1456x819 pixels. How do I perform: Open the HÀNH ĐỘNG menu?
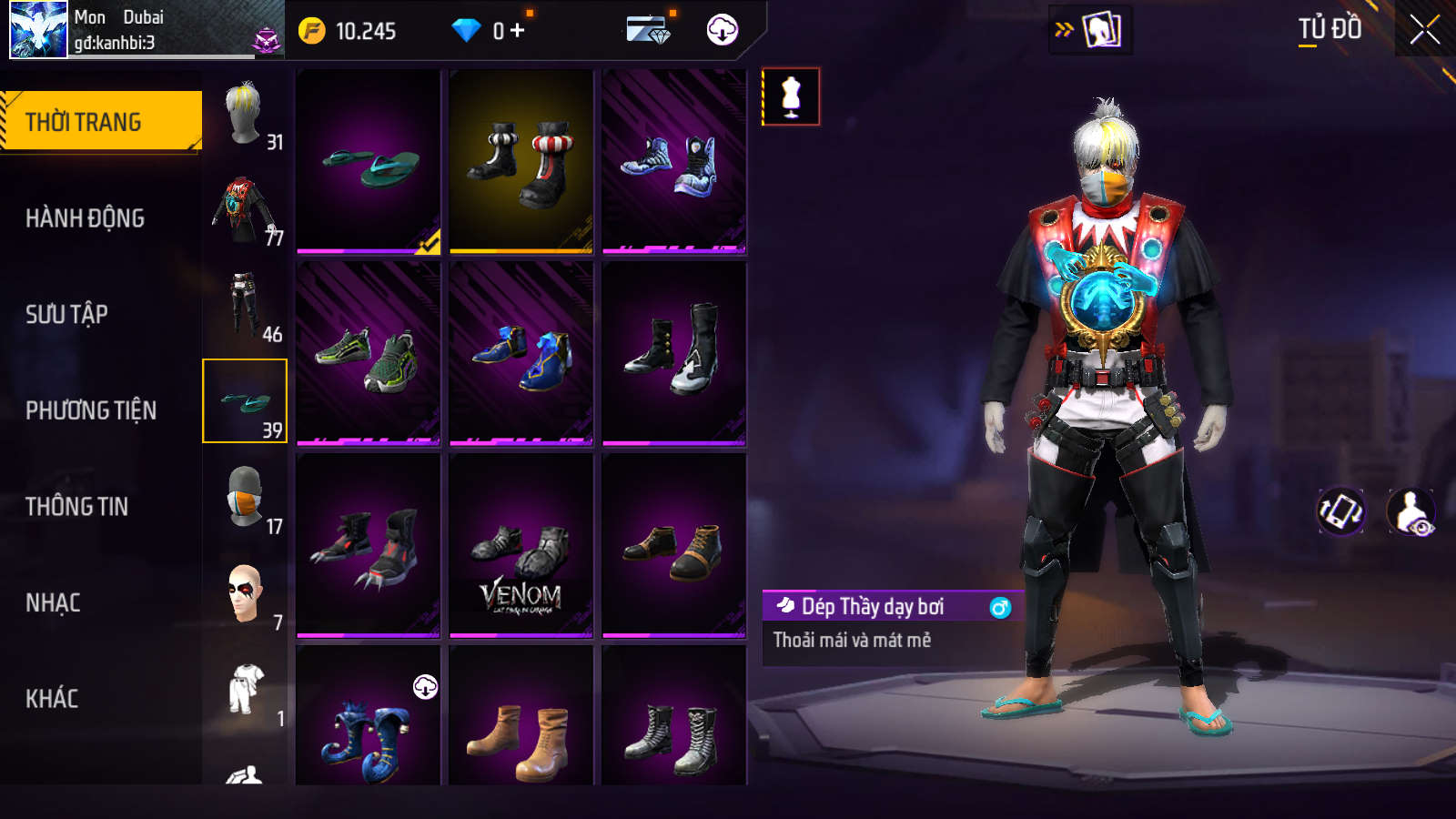click(85, 218)
